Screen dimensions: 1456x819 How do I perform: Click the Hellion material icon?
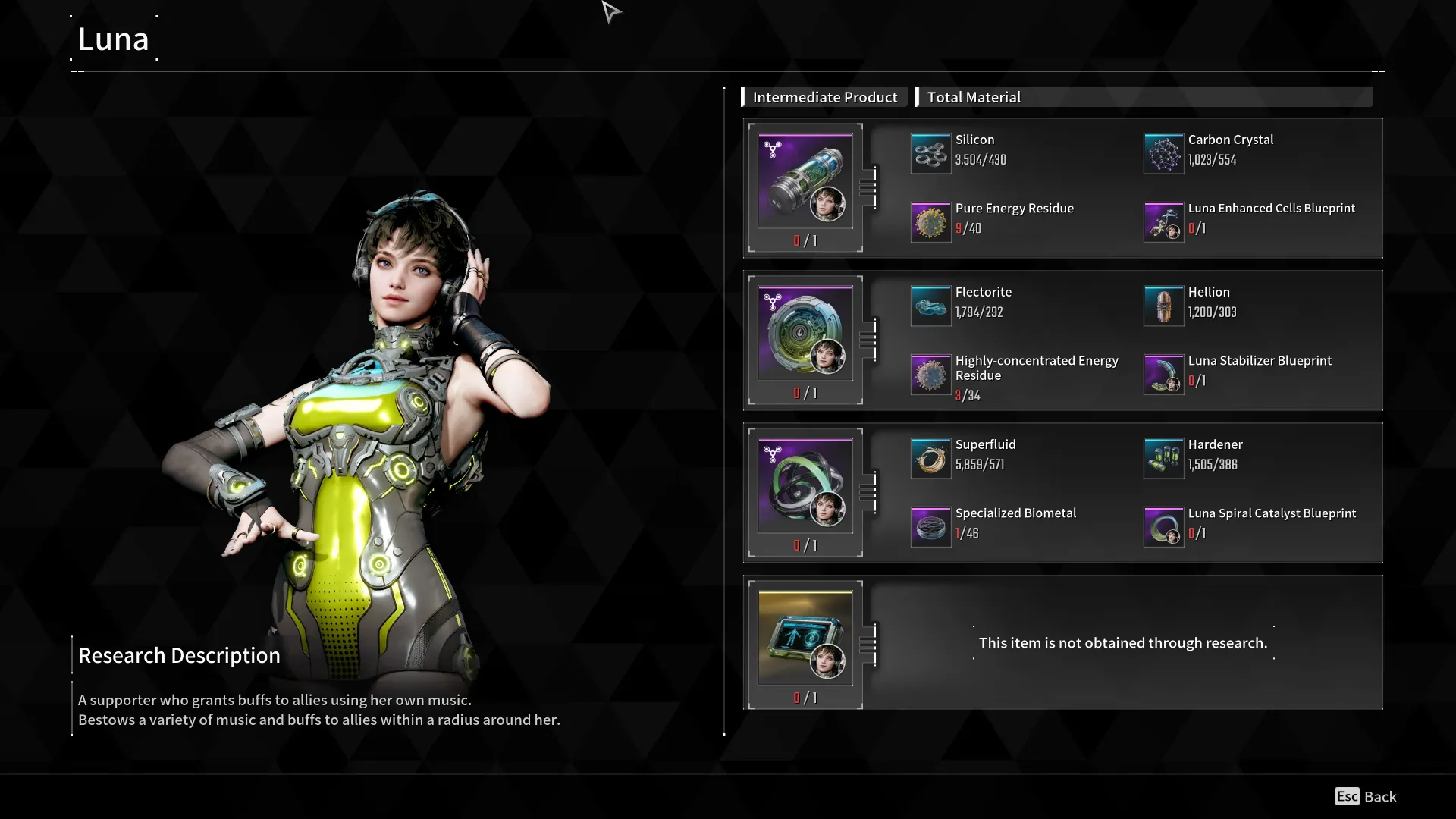coord(1163,306)
